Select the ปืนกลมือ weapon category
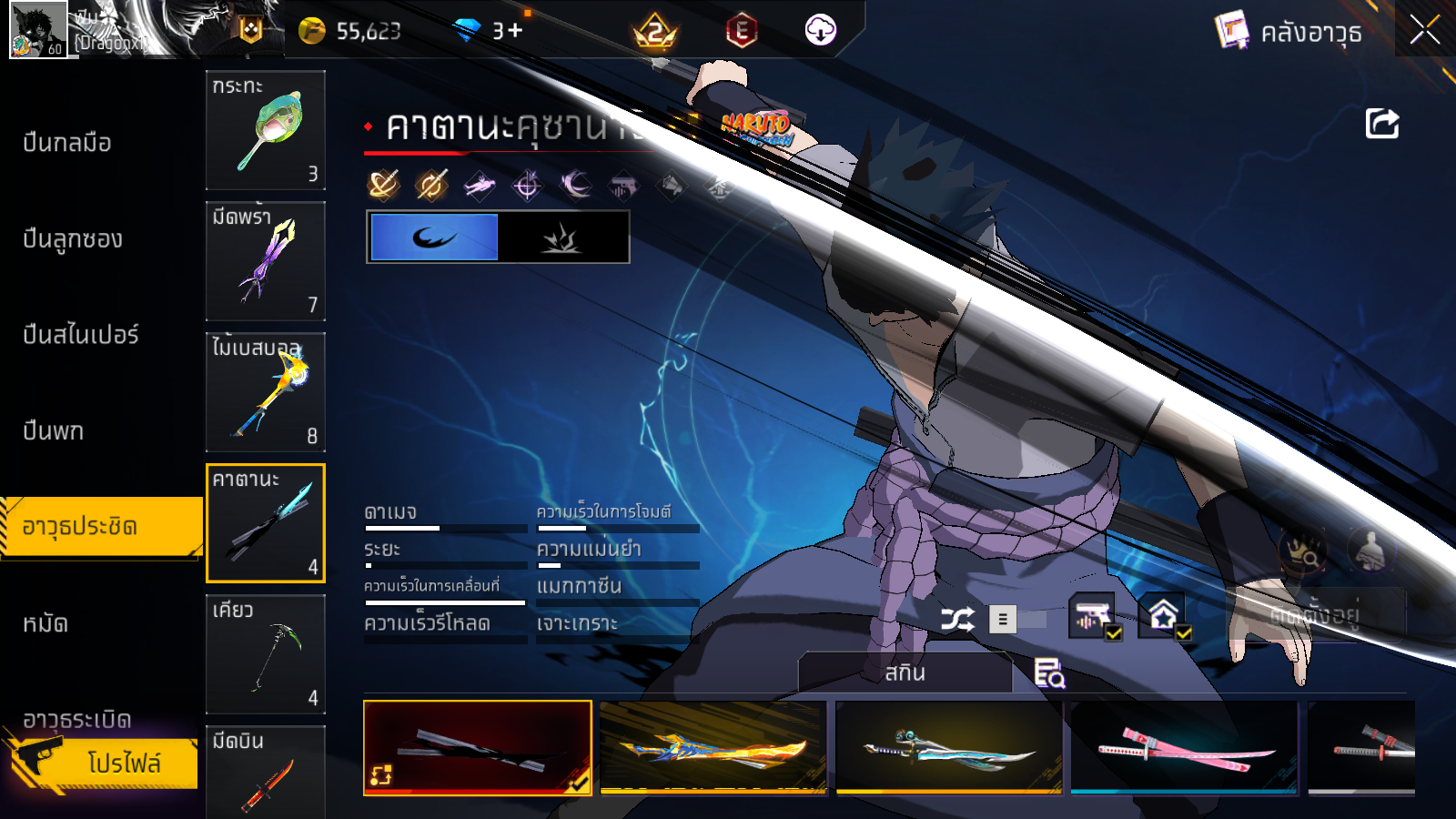The image size is (1456, 819). click(67, 143)
